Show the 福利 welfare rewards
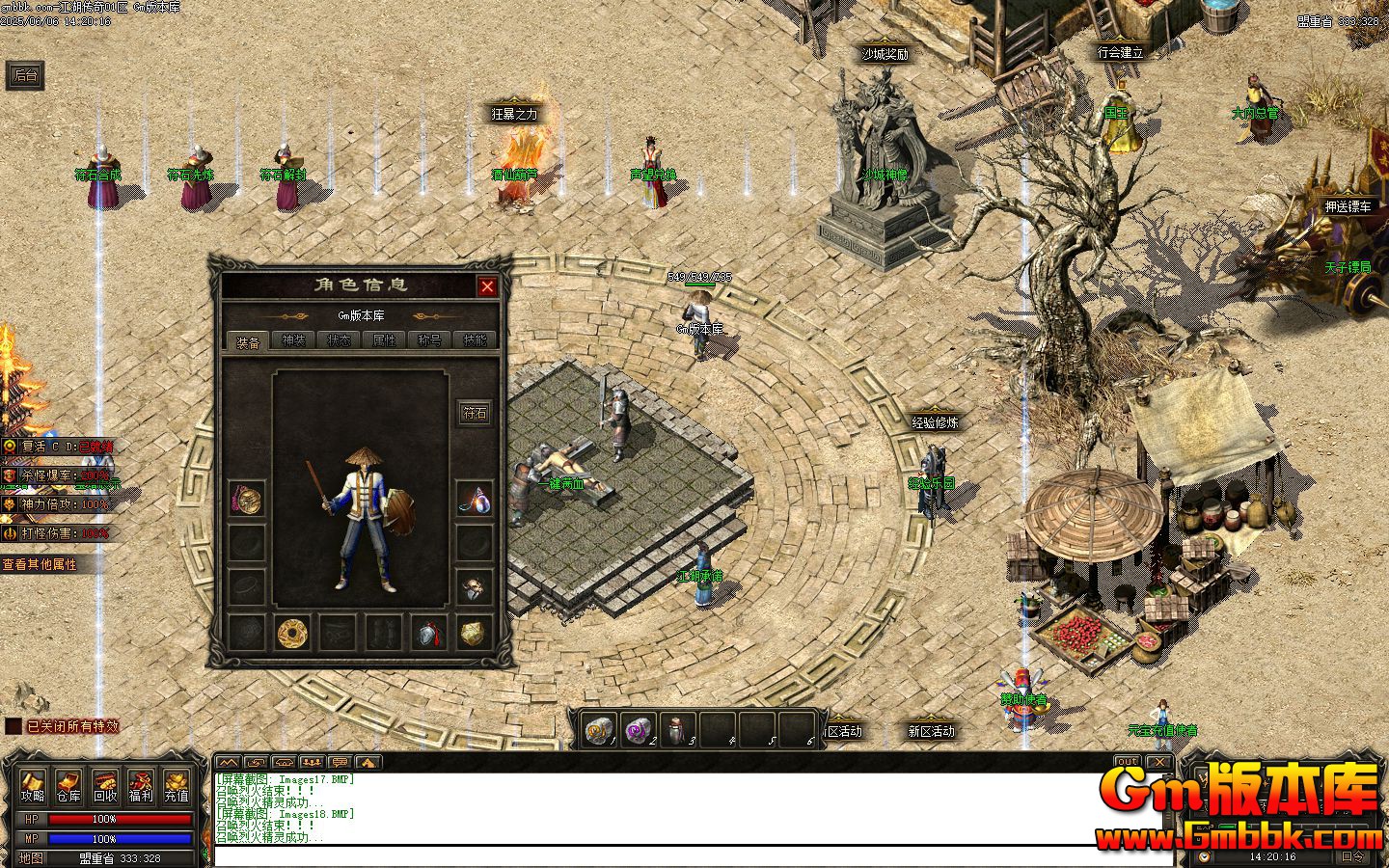The width and height of the screenshot is (1389, 868). (141, 787)
